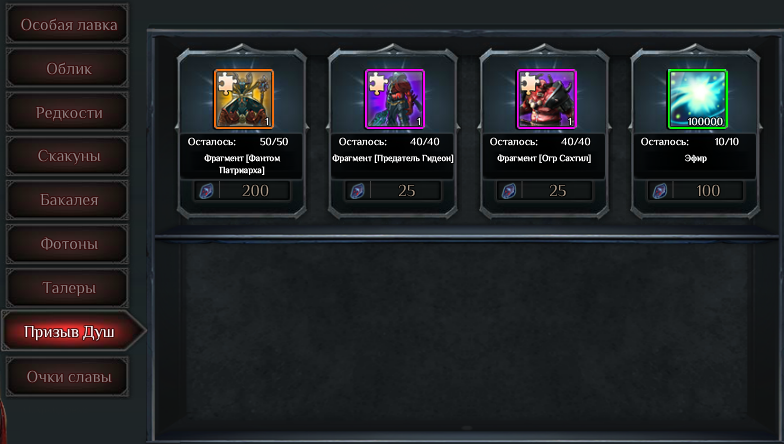The image size is (784, 444).
Task: Choose the Огр Сахтил fragment icon
Action: click(546, 99)
